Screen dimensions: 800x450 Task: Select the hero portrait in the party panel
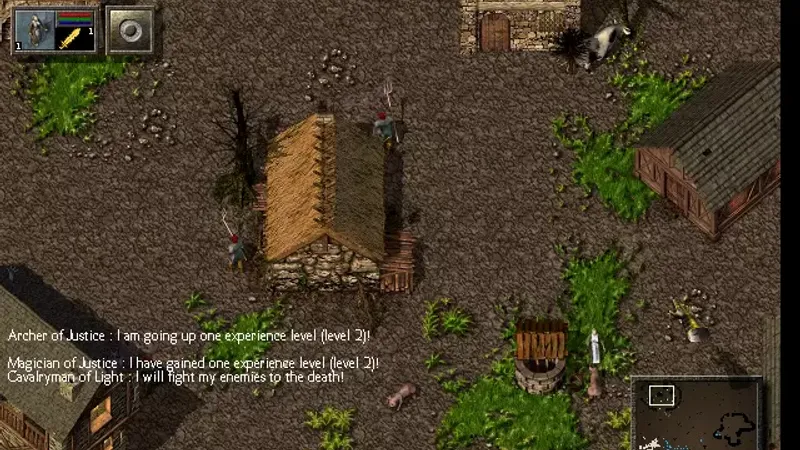(x=35, y=30)
